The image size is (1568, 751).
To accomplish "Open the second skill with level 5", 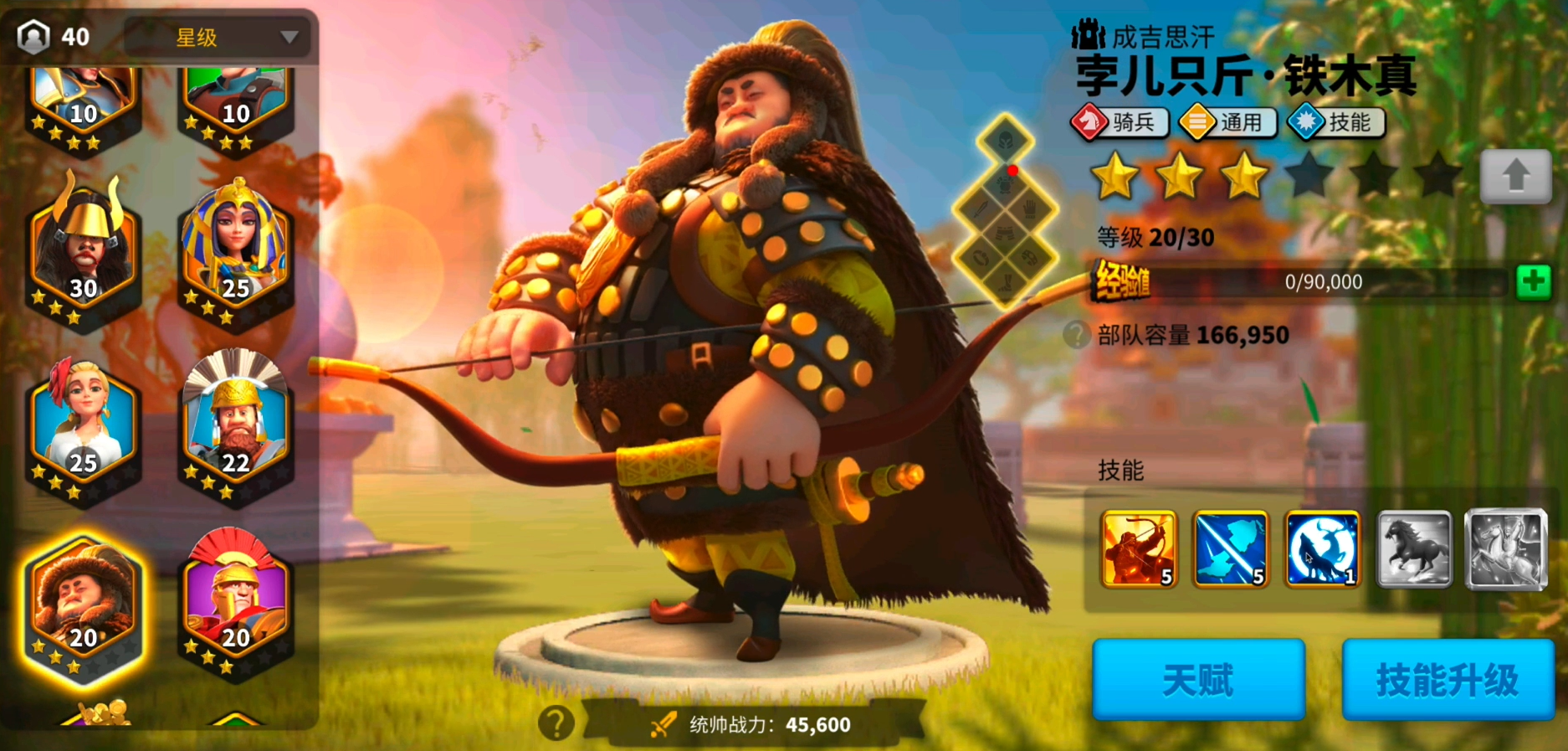I will [x=1231, y=551].
